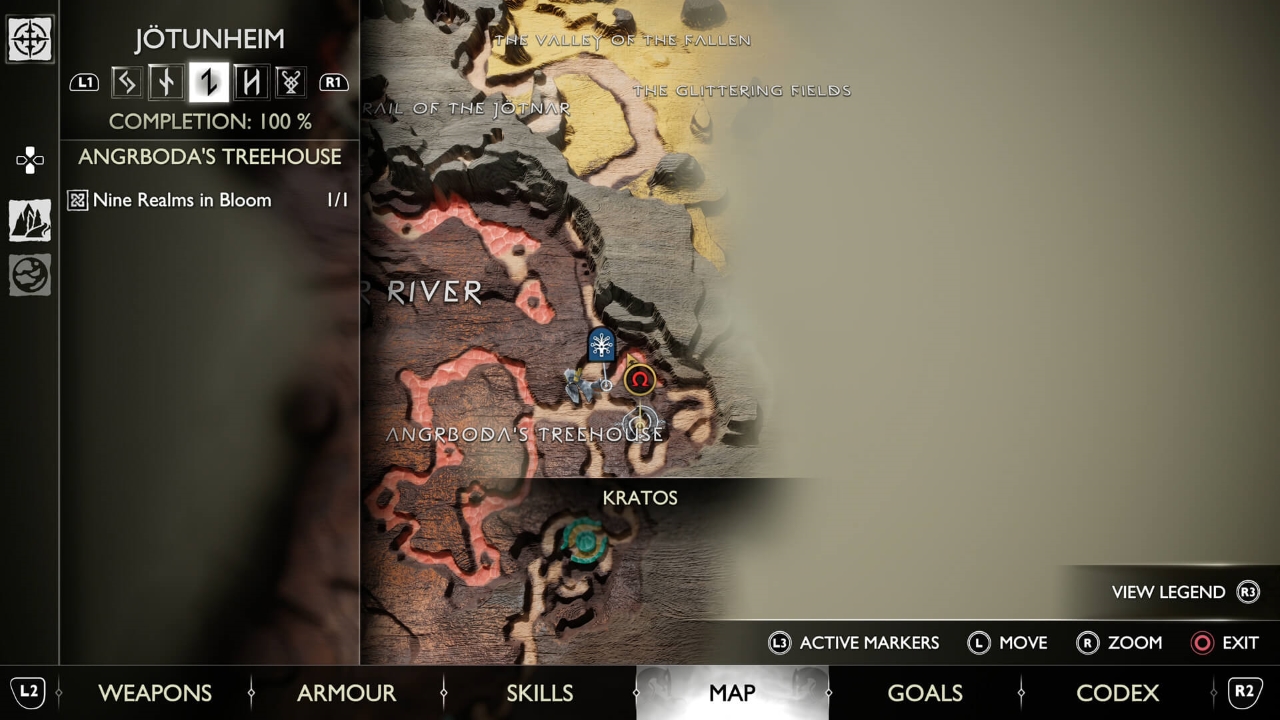Switch to the Weapons tab
This screenshot has width=1280, height=720.
(155, 693)
